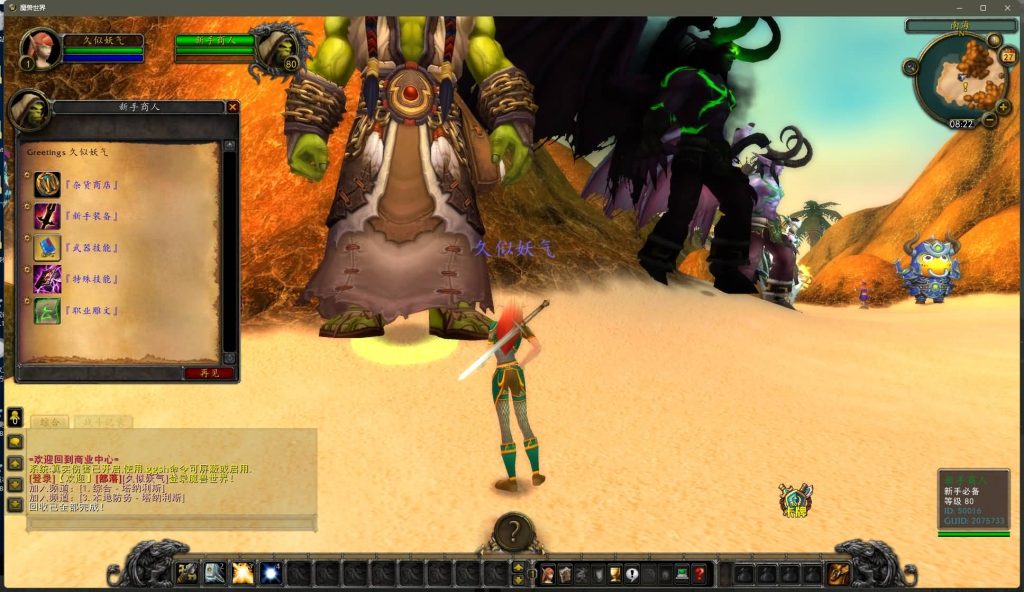The height and width of the screenshot is (592, 1024).
Task: Open the calendar button showing 27
Action: coord(1007,57)
